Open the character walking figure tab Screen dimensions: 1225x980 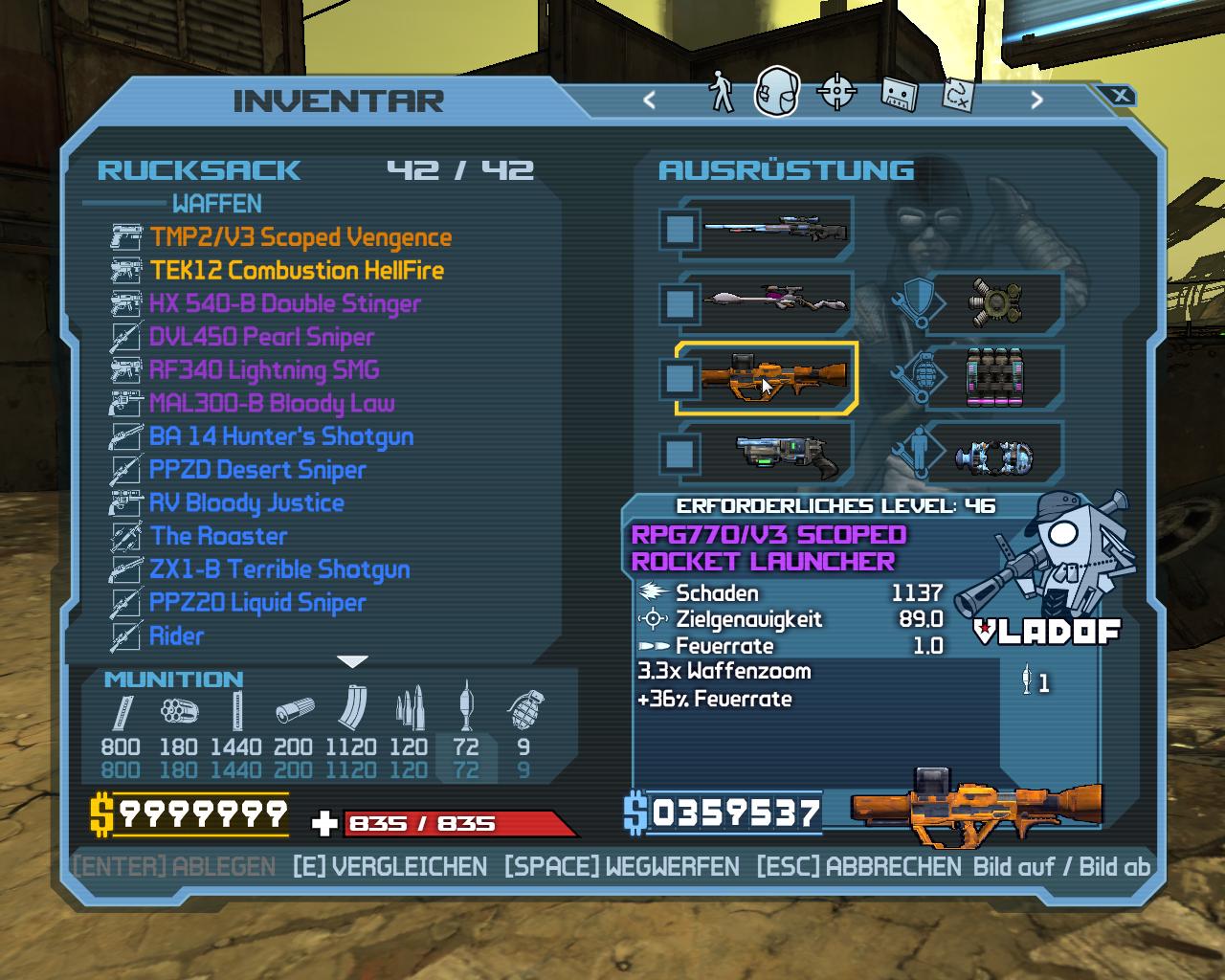[720, 93]
